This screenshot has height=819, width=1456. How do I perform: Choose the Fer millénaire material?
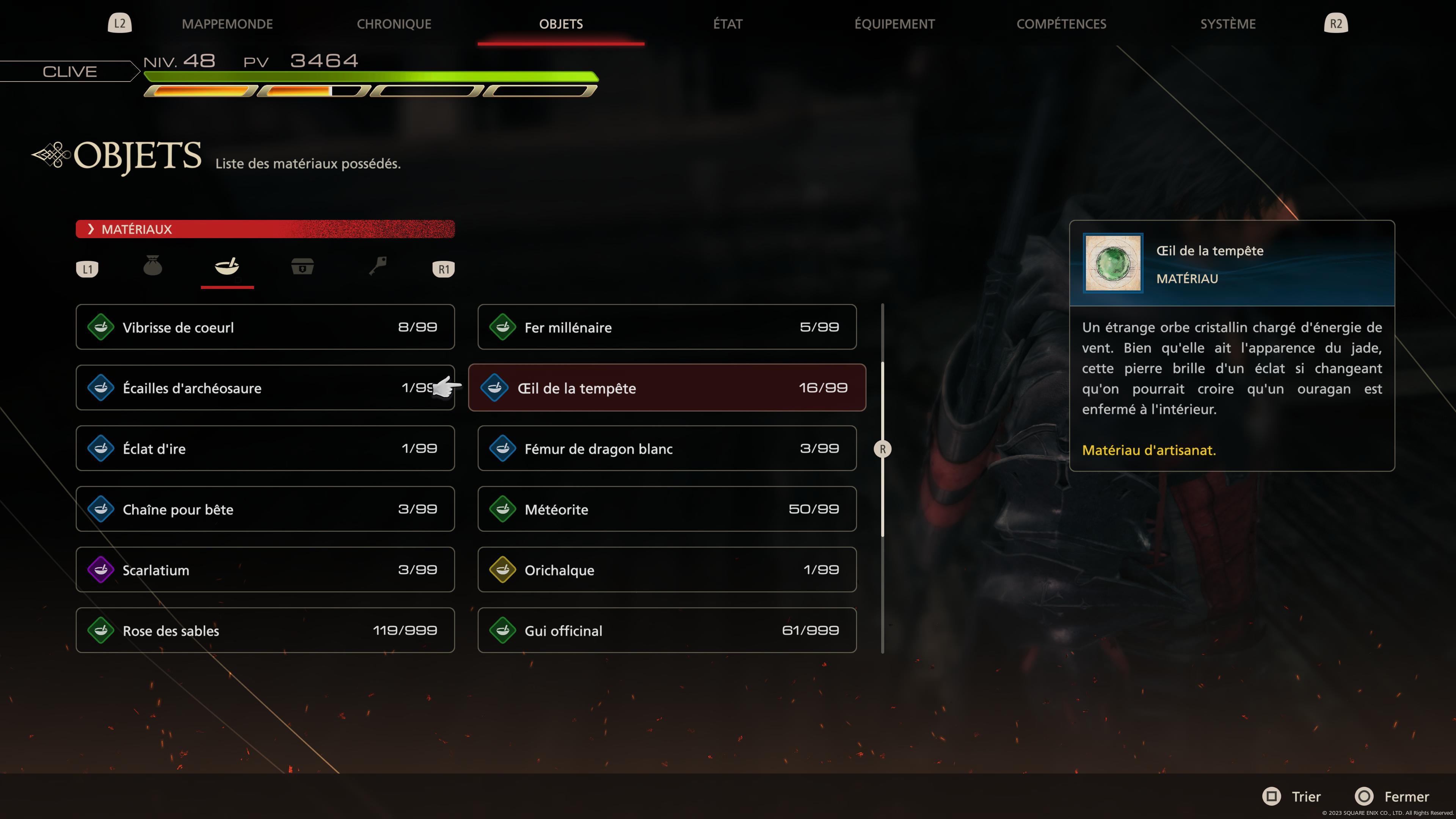tap(667, 327)
